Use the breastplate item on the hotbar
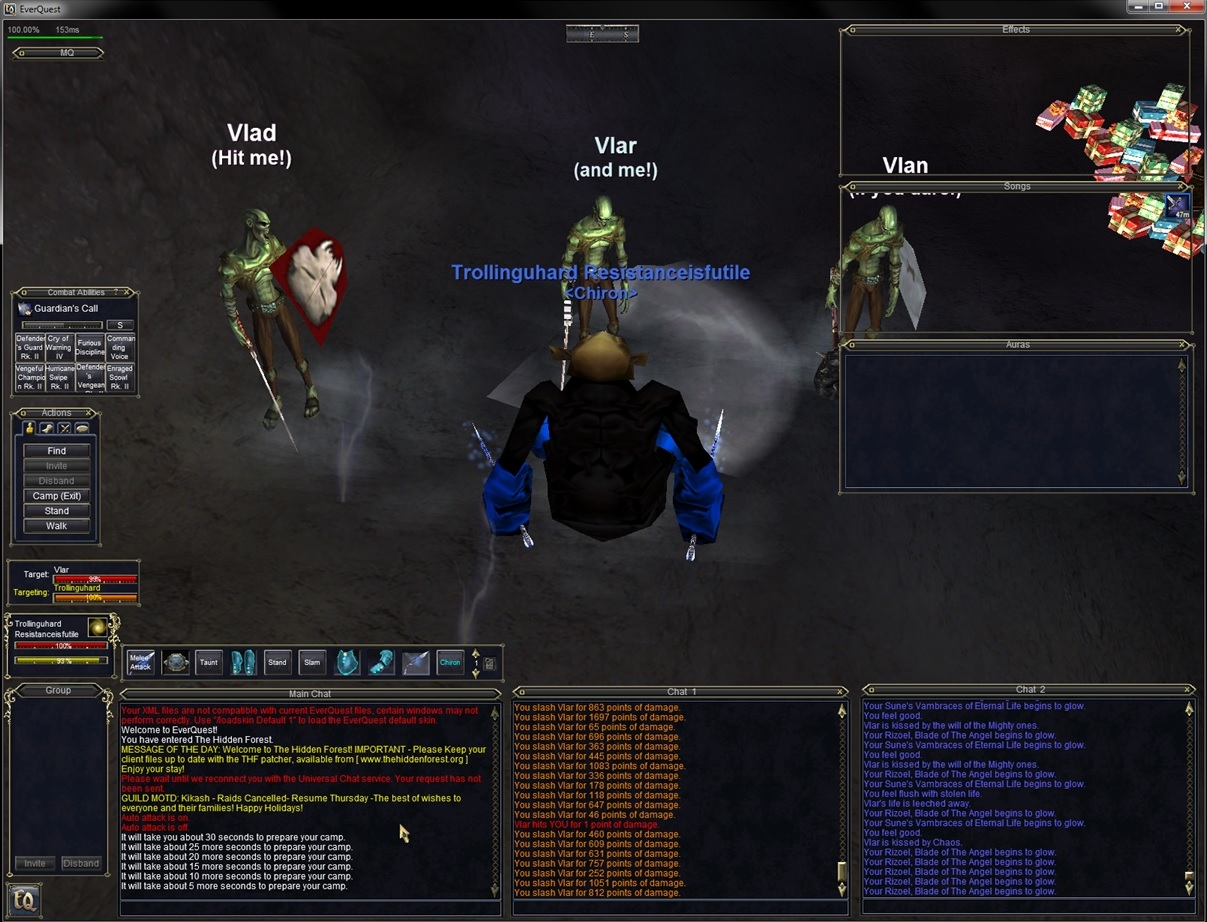 coord(347,662)
